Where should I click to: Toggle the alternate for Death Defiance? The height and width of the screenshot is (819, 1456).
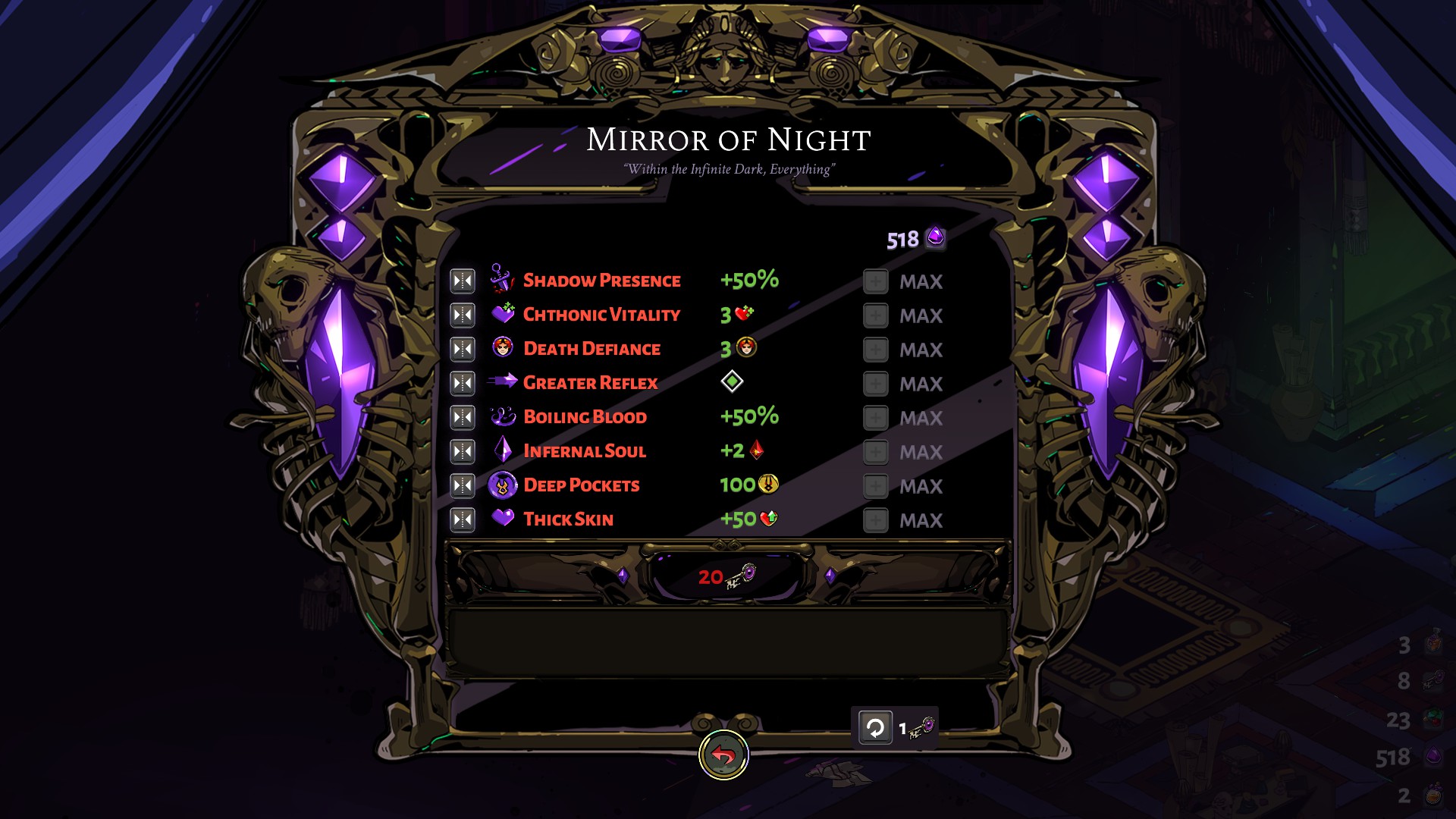click(462, 349)
